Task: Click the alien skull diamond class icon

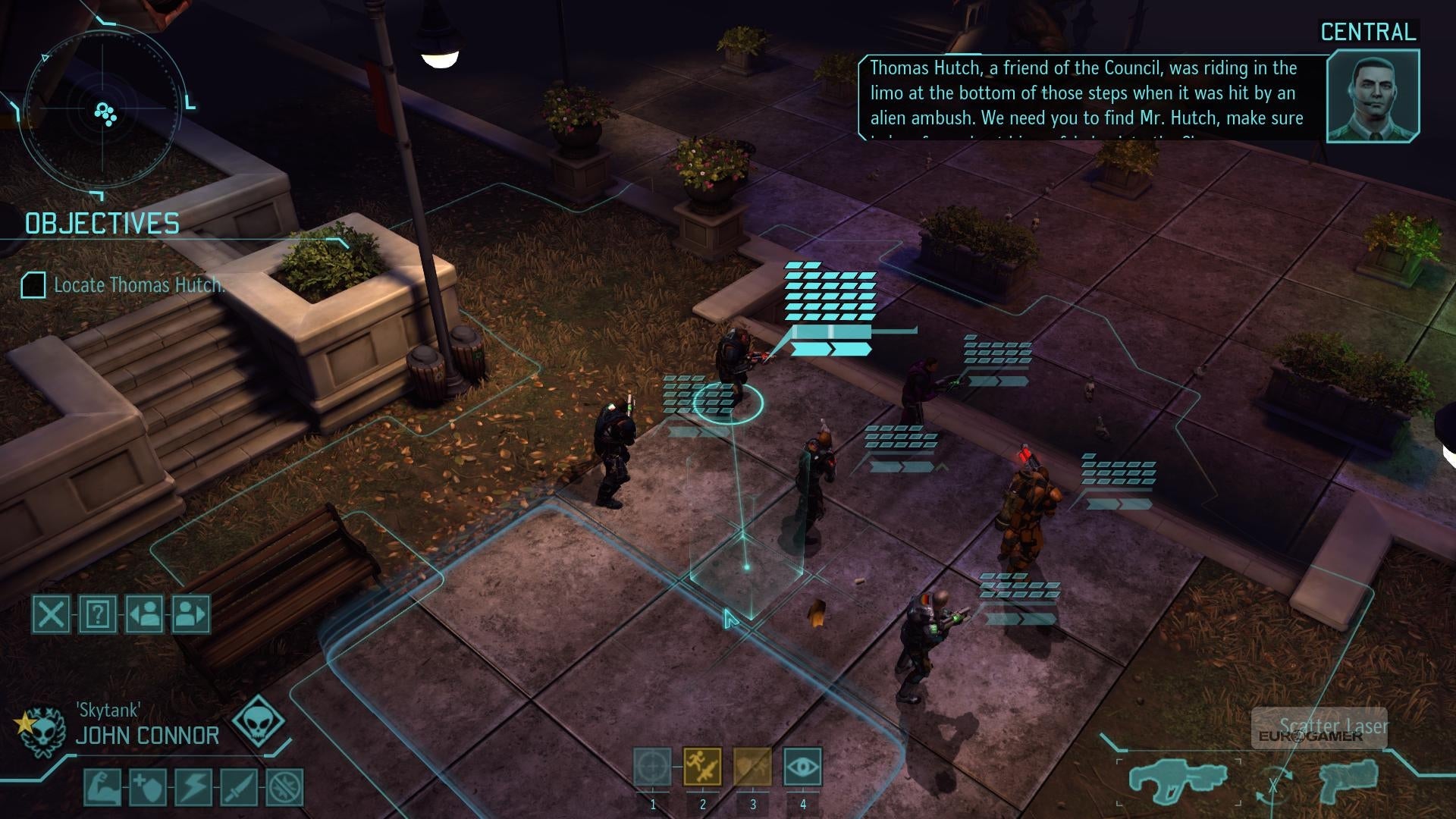Action: [259, 721]
